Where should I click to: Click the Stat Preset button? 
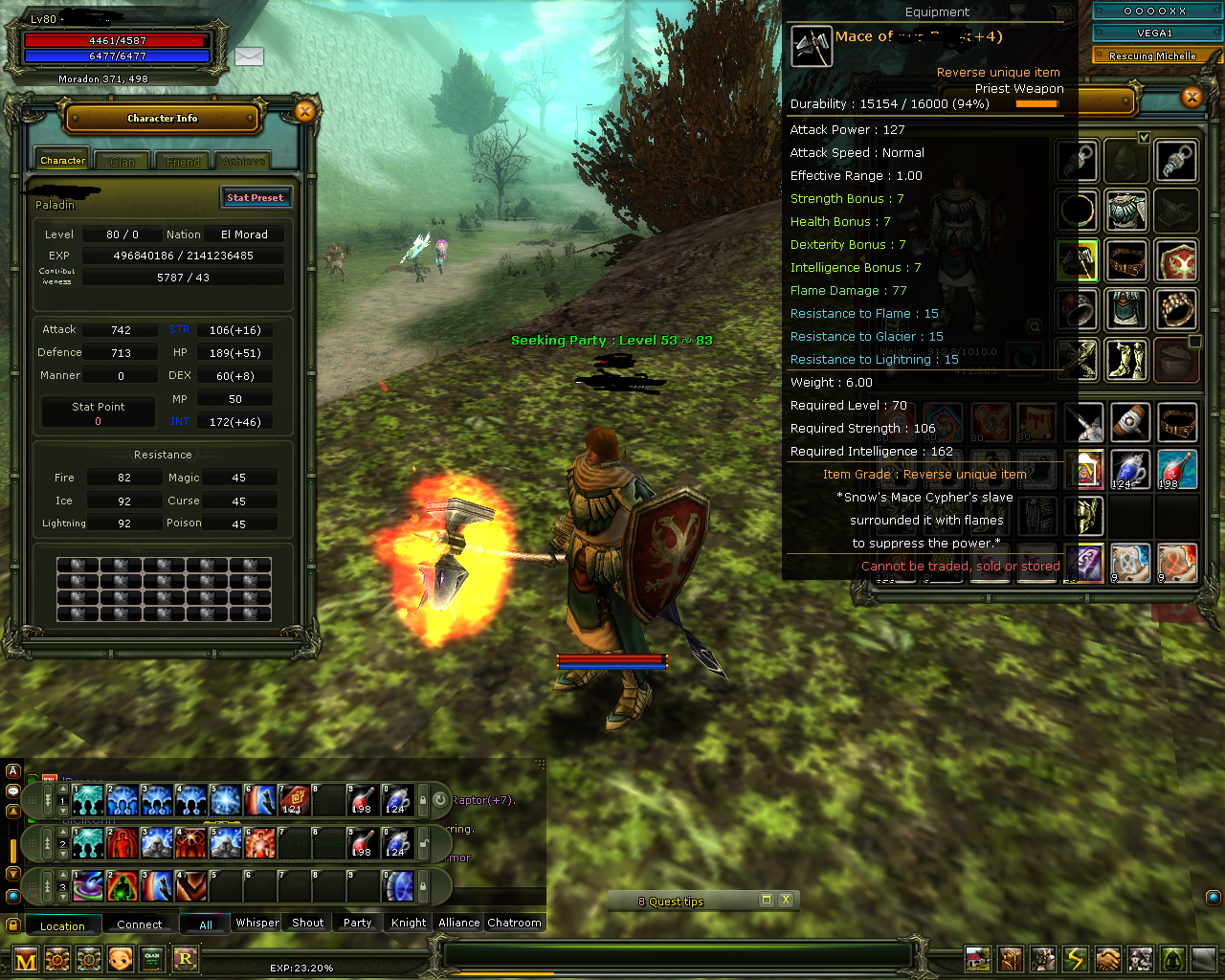[x=256, y=197]
